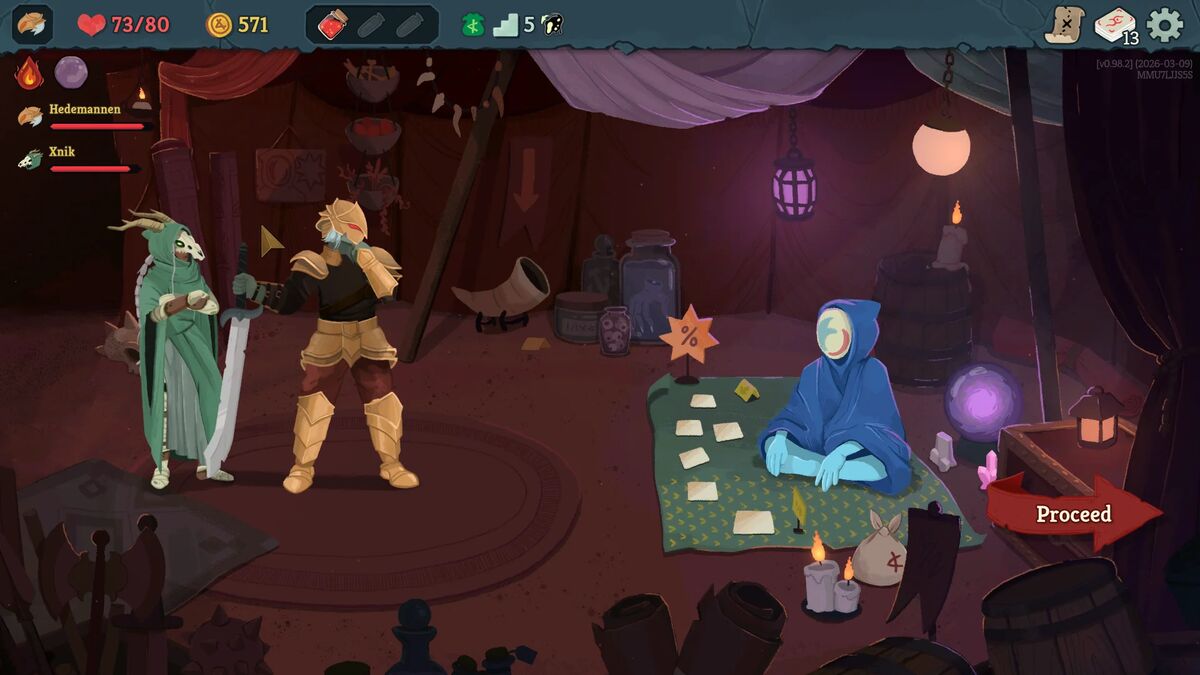Click the green money bag modifier icon
The width and height of the screenshot is (1200, 675).
(473, 25)
